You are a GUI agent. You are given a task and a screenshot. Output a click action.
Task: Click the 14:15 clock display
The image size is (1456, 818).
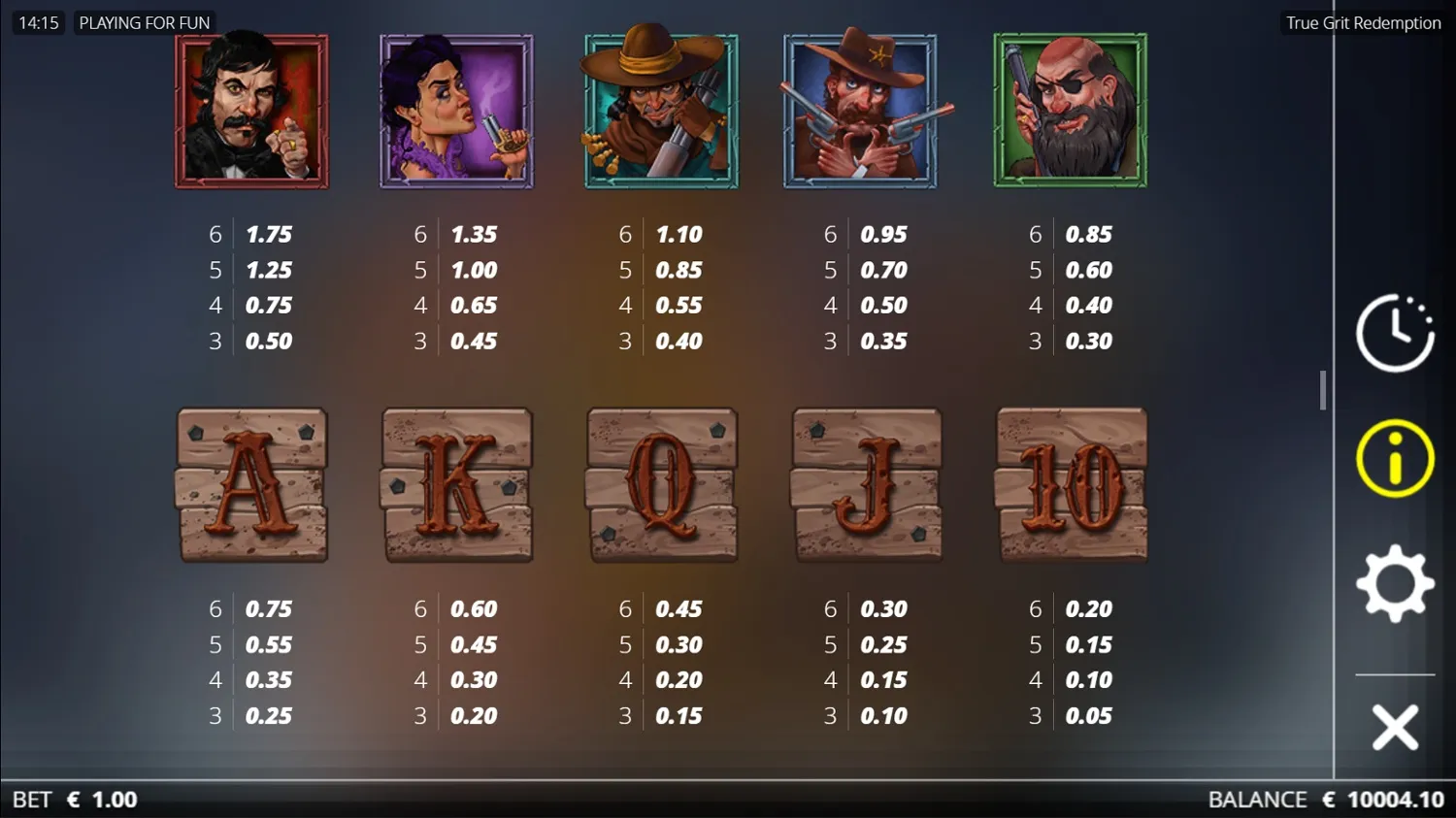tap(38, 21)
